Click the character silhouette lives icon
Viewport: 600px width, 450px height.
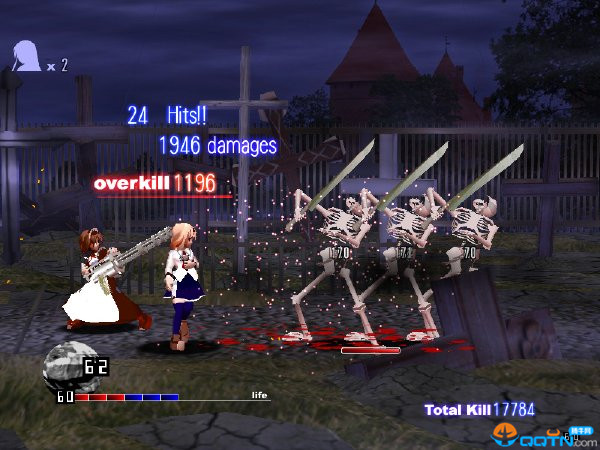pos(26,56)
